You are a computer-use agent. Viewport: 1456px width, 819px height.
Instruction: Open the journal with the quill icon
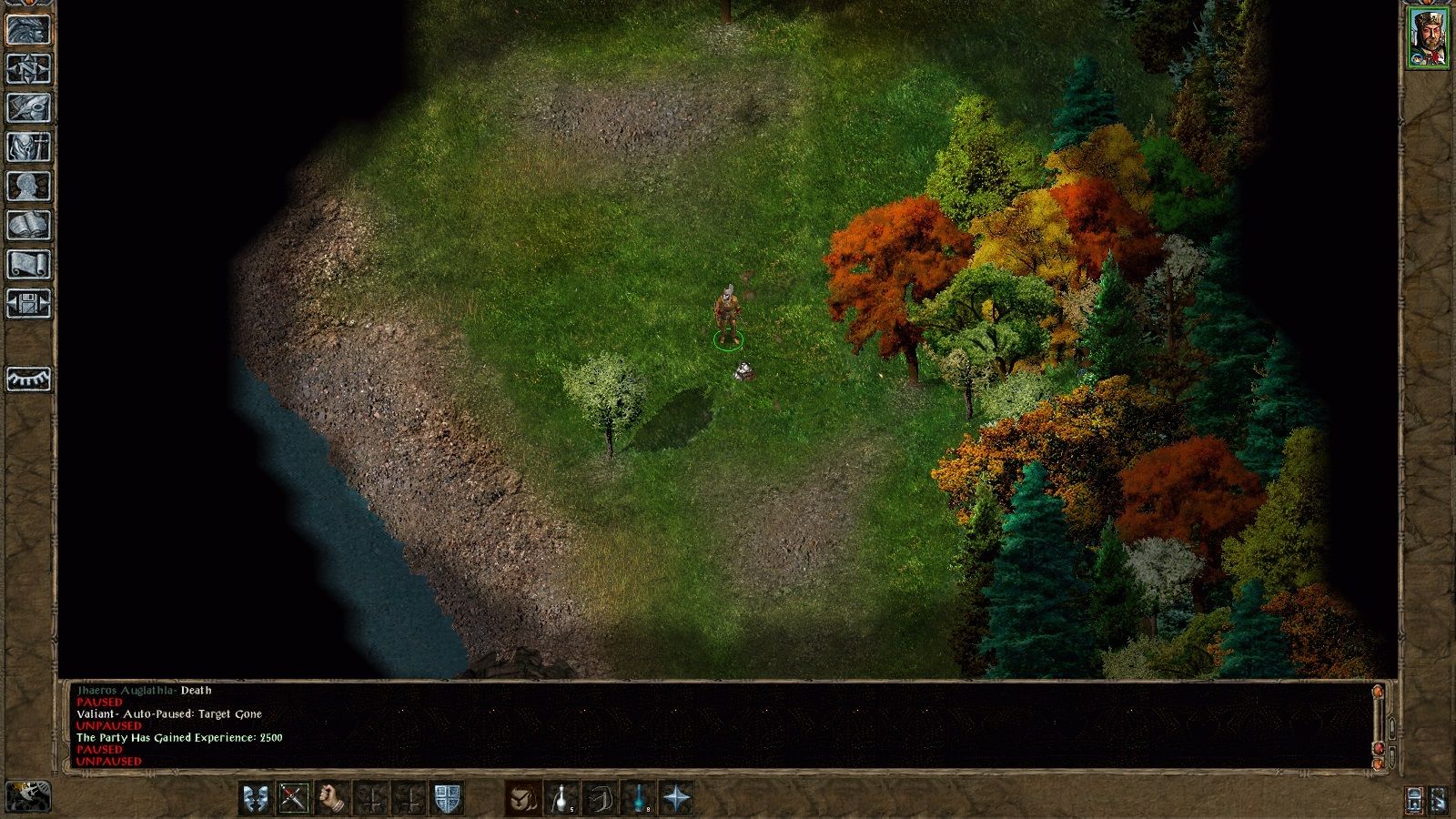pos(28,107)
